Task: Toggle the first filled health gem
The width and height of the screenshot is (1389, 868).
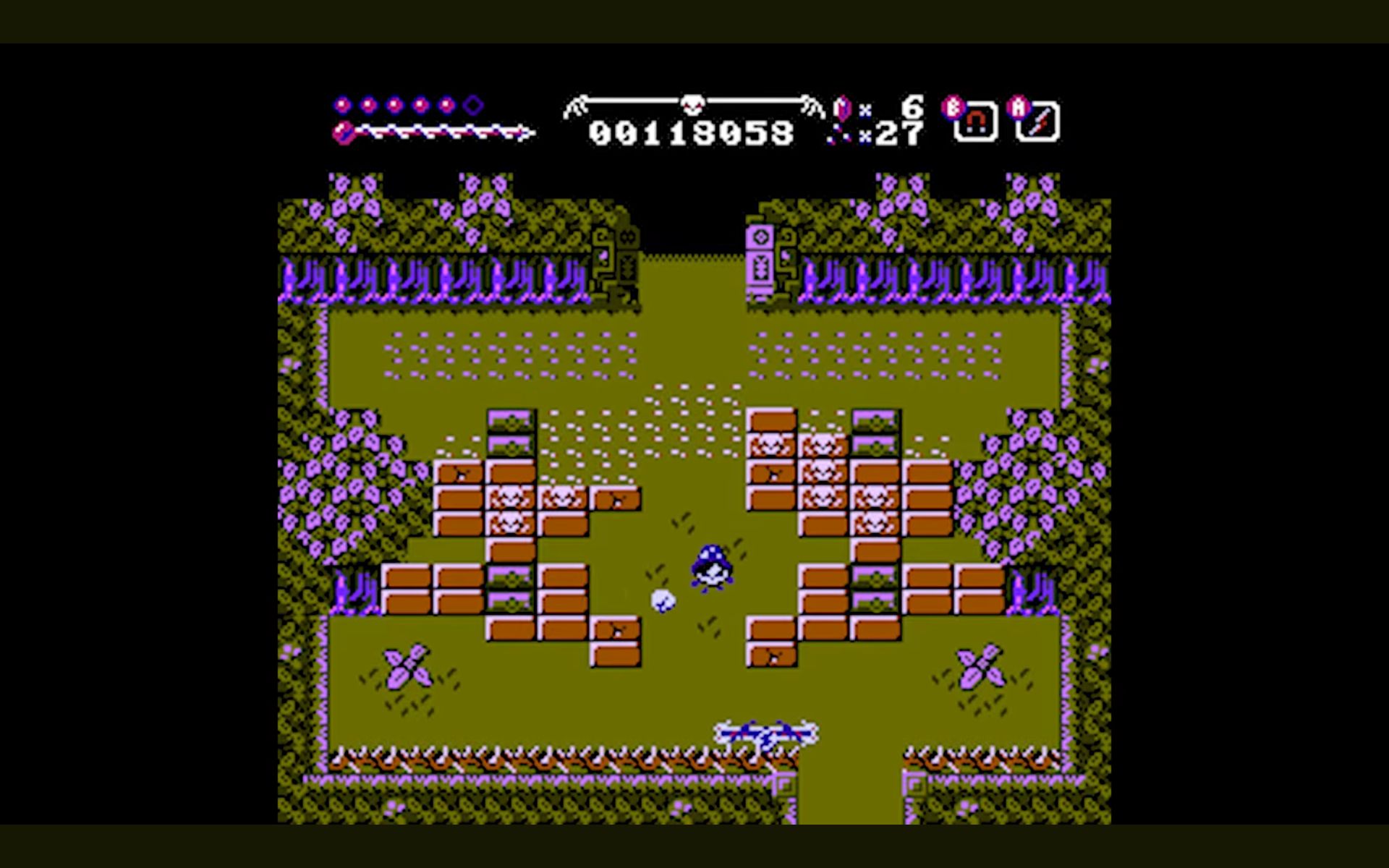Action: tap(341, 103)
